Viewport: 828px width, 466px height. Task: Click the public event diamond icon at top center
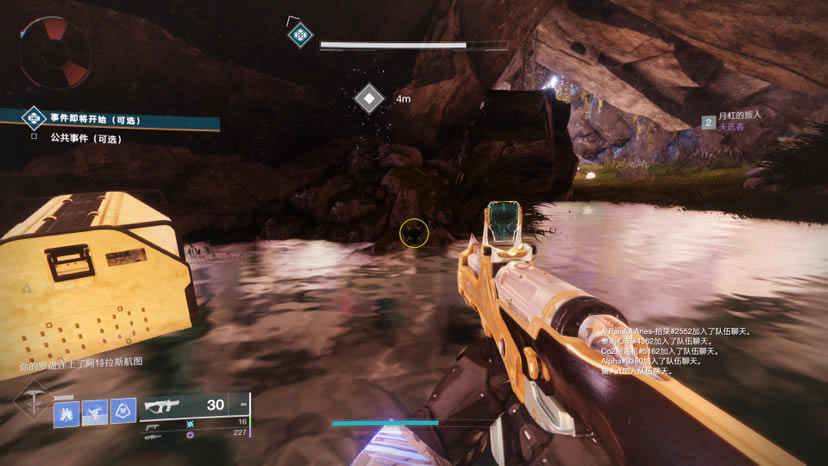(299, 35)
